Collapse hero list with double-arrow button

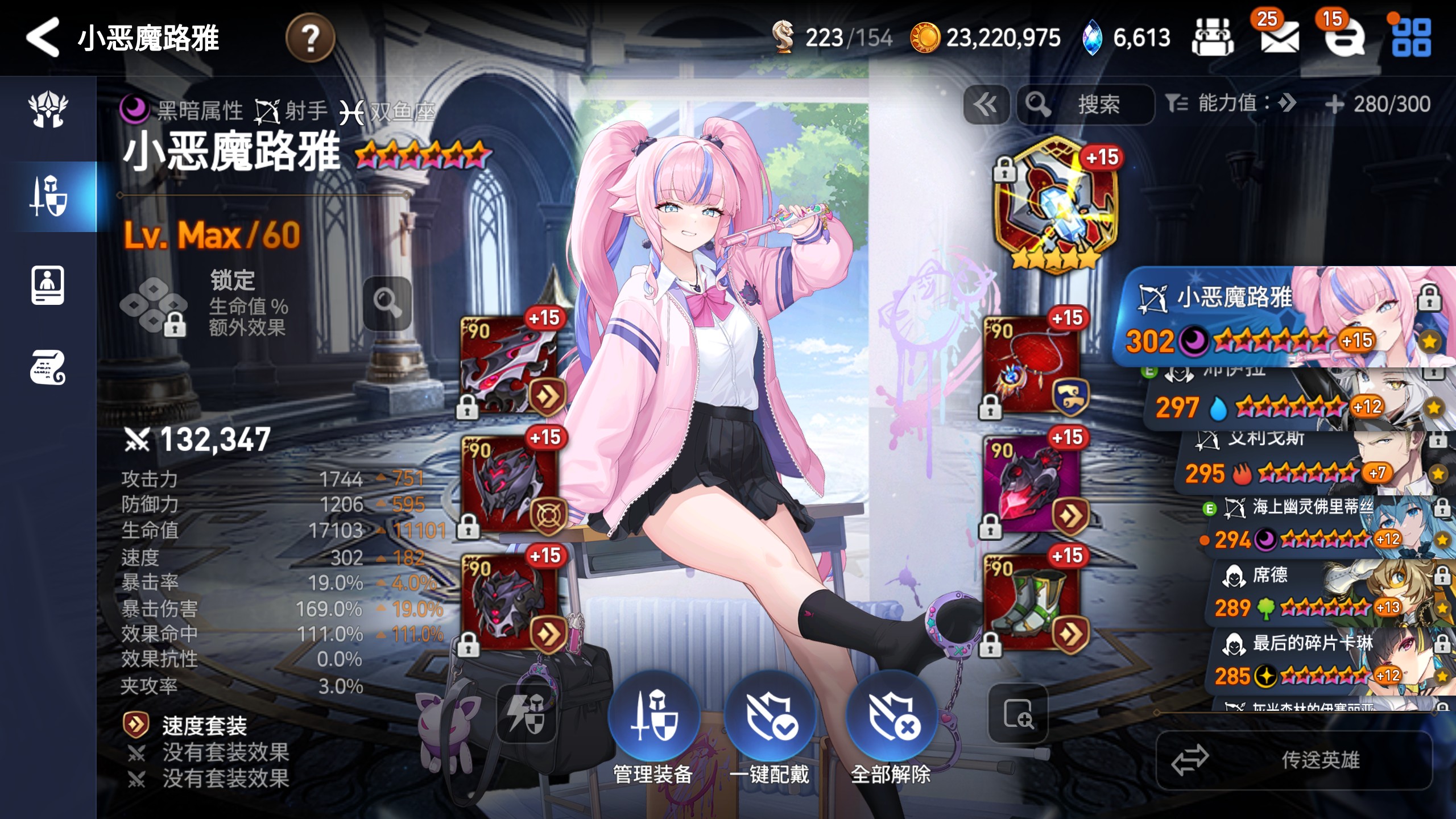pyautogui.click(x=986, y=105)
